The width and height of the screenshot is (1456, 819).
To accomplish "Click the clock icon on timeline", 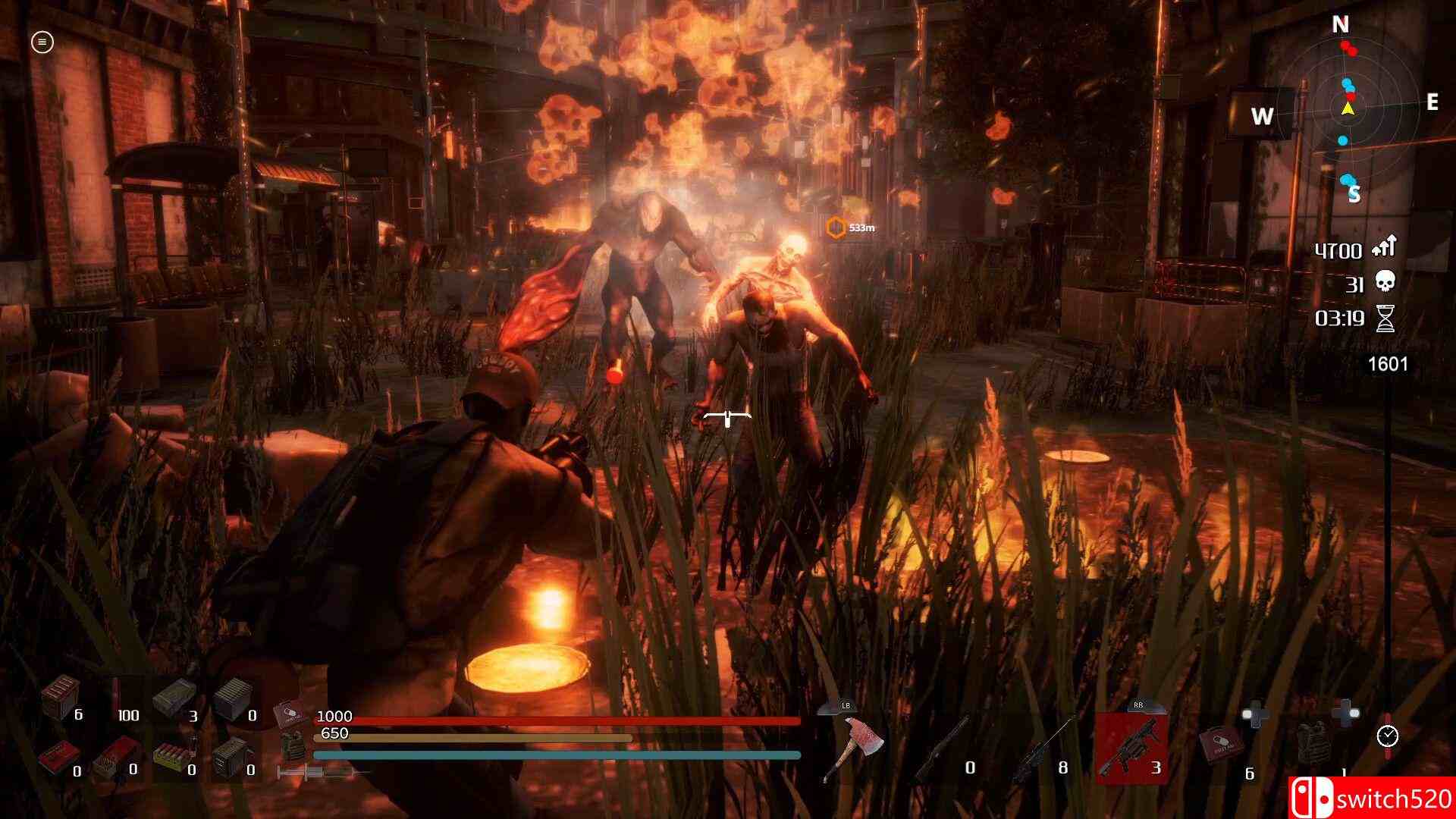I will (1388, 736).
